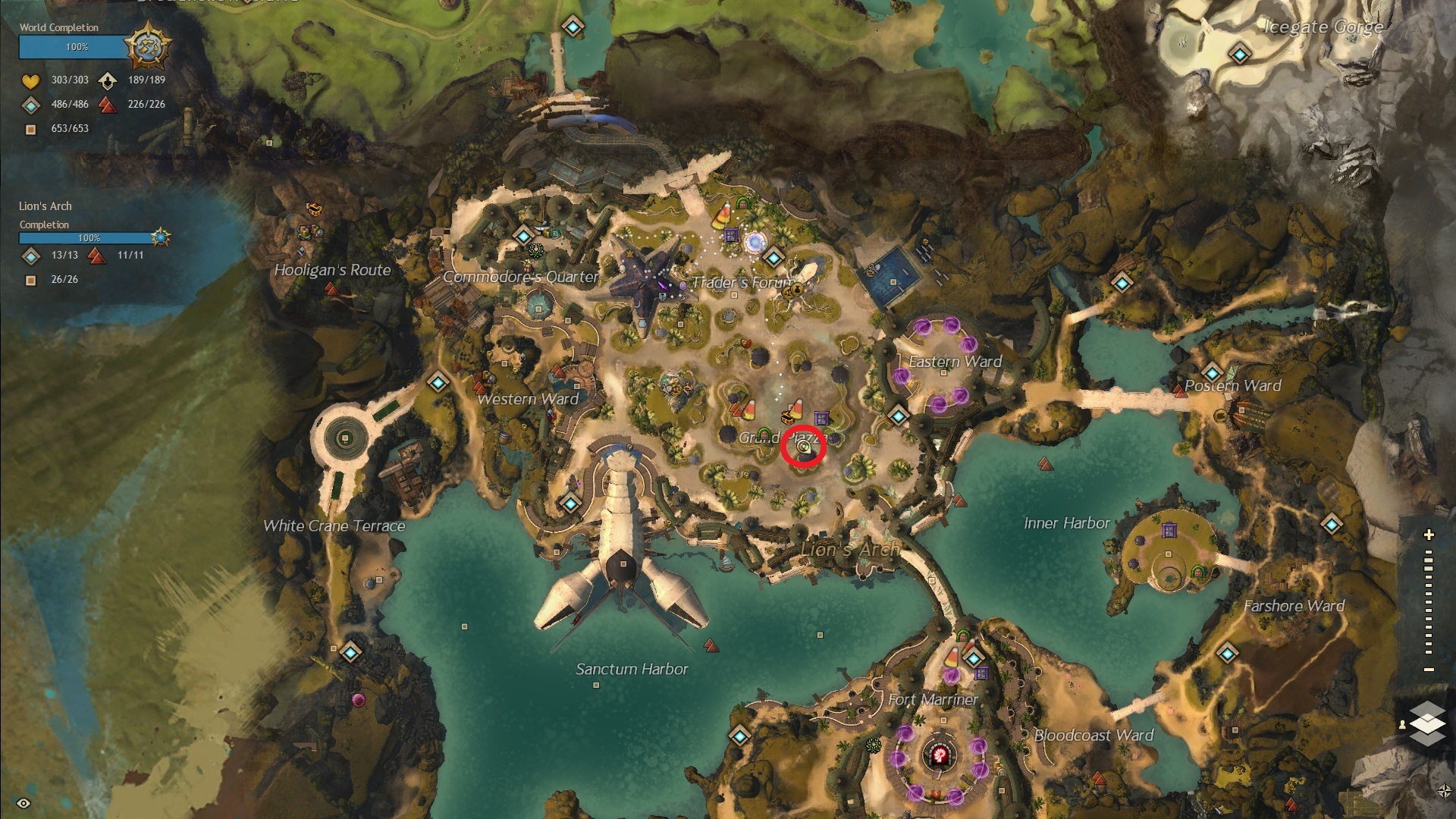Zoom in with the plus button
Image resolution: width=1456 pixels, height=819 pixels.
[1429, 535]
